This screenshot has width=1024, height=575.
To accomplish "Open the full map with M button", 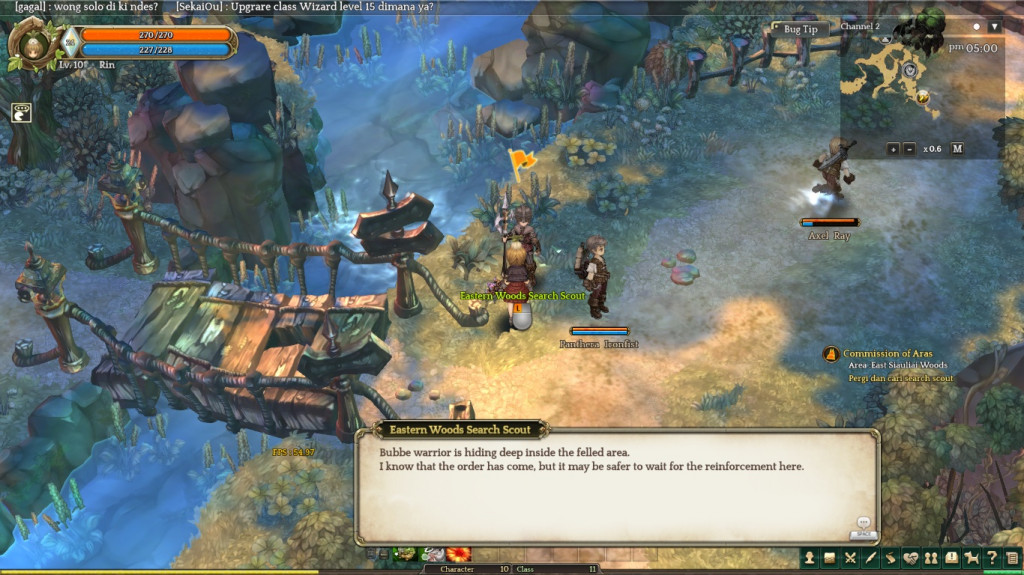I will [957, 149].
